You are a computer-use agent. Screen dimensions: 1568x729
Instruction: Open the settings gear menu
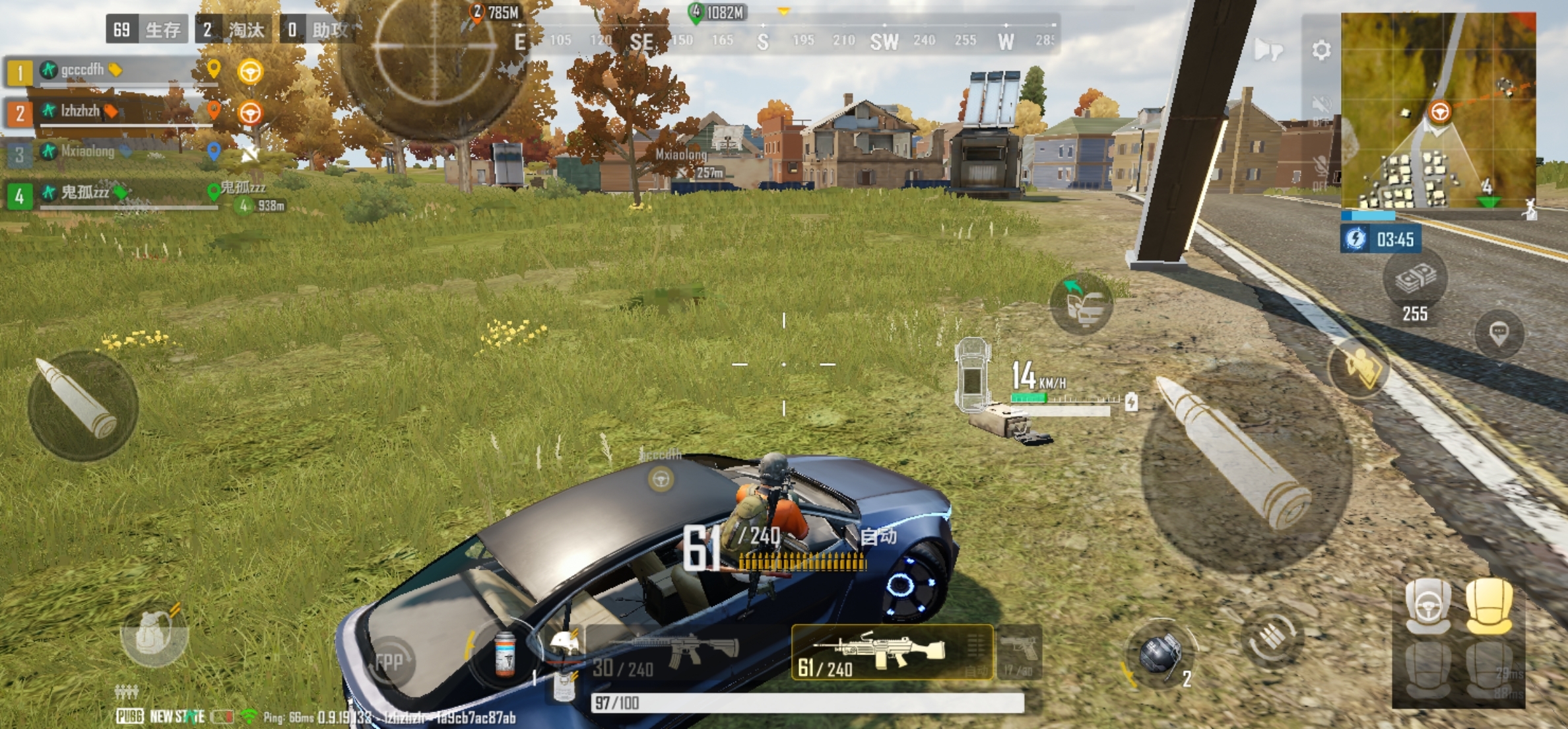point(1321,50)
